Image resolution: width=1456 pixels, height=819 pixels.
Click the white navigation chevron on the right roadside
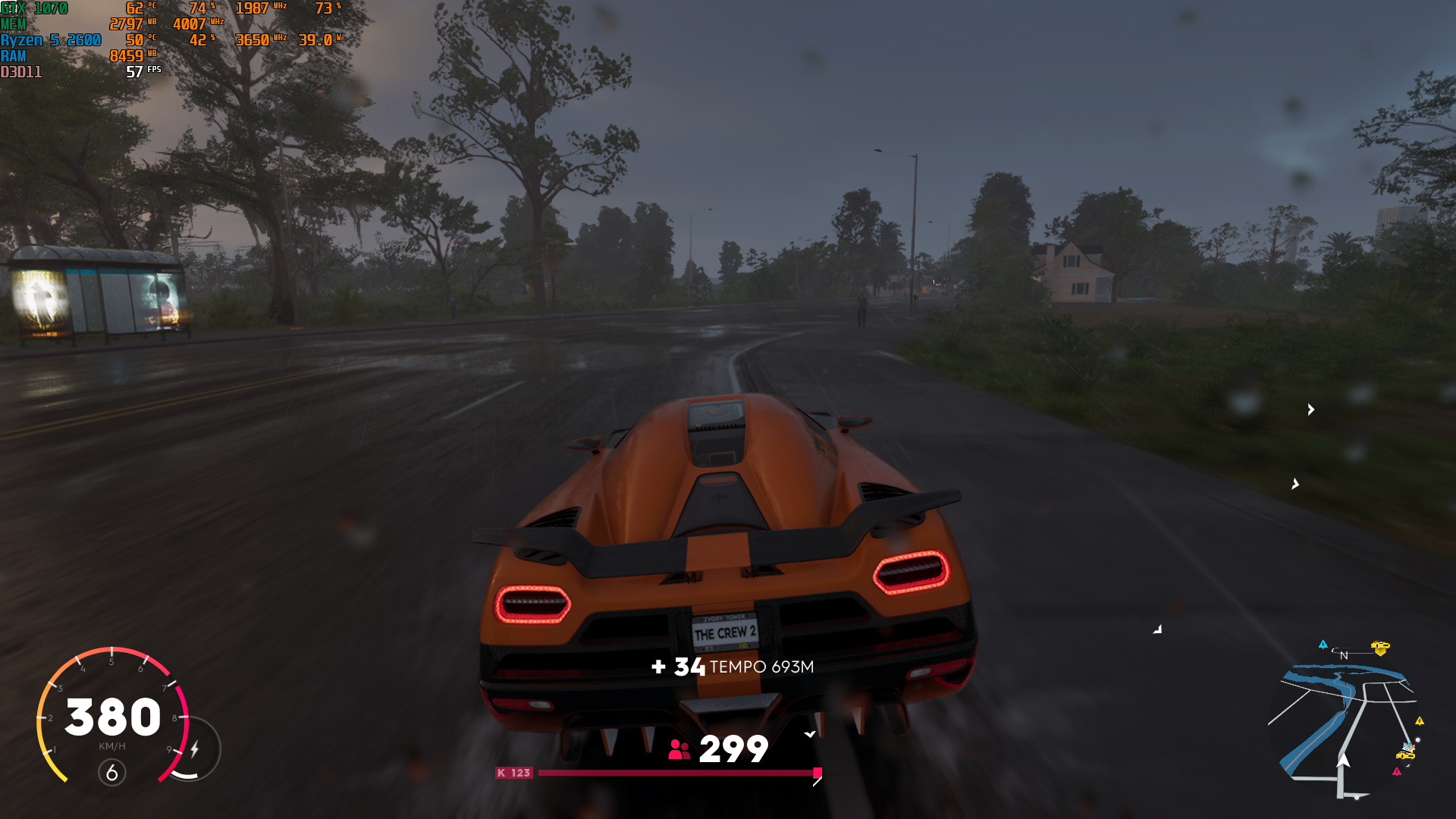[x=1310, y=409]
